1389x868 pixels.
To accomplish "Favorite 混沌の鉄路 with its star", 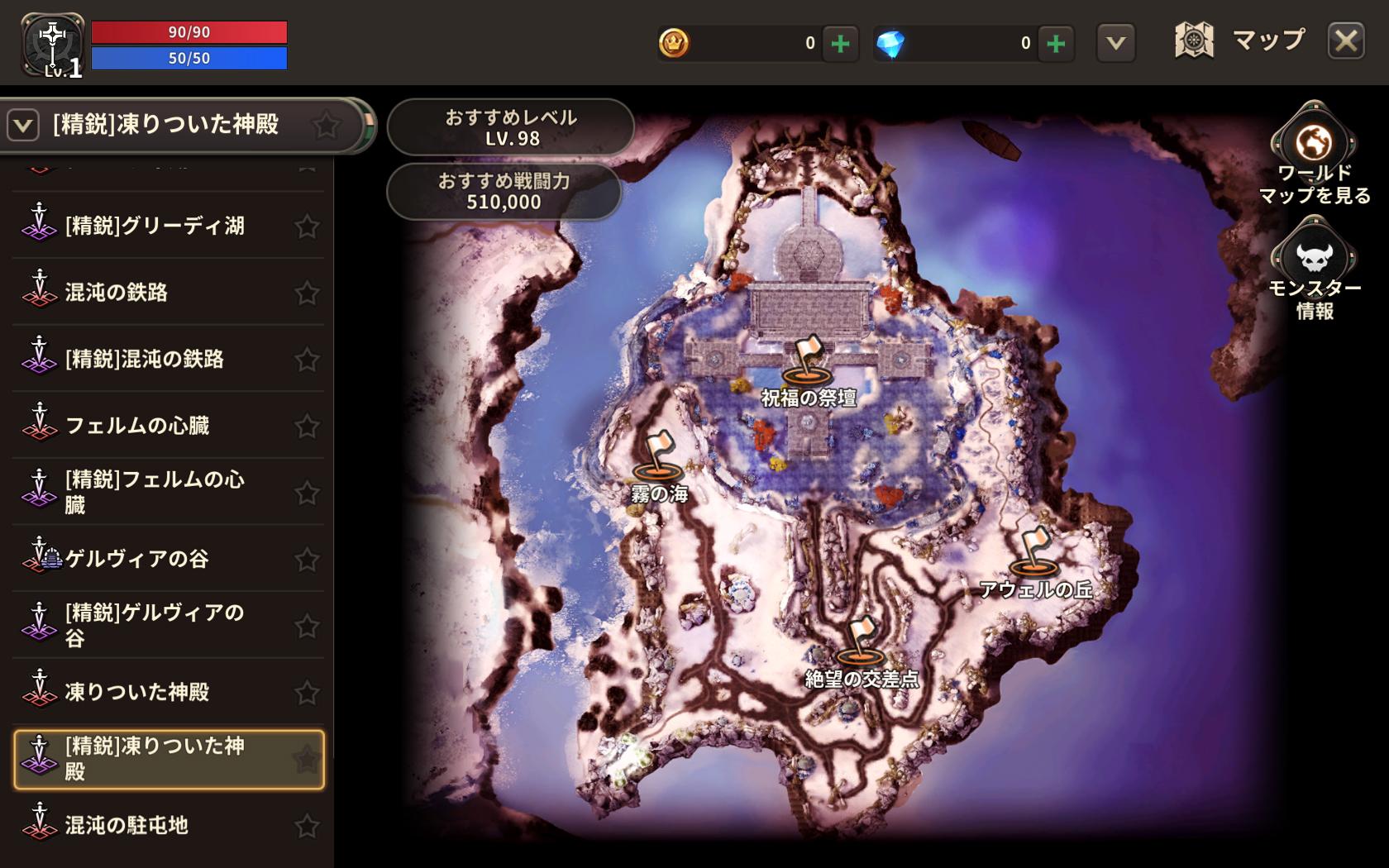I will point(307,293).
